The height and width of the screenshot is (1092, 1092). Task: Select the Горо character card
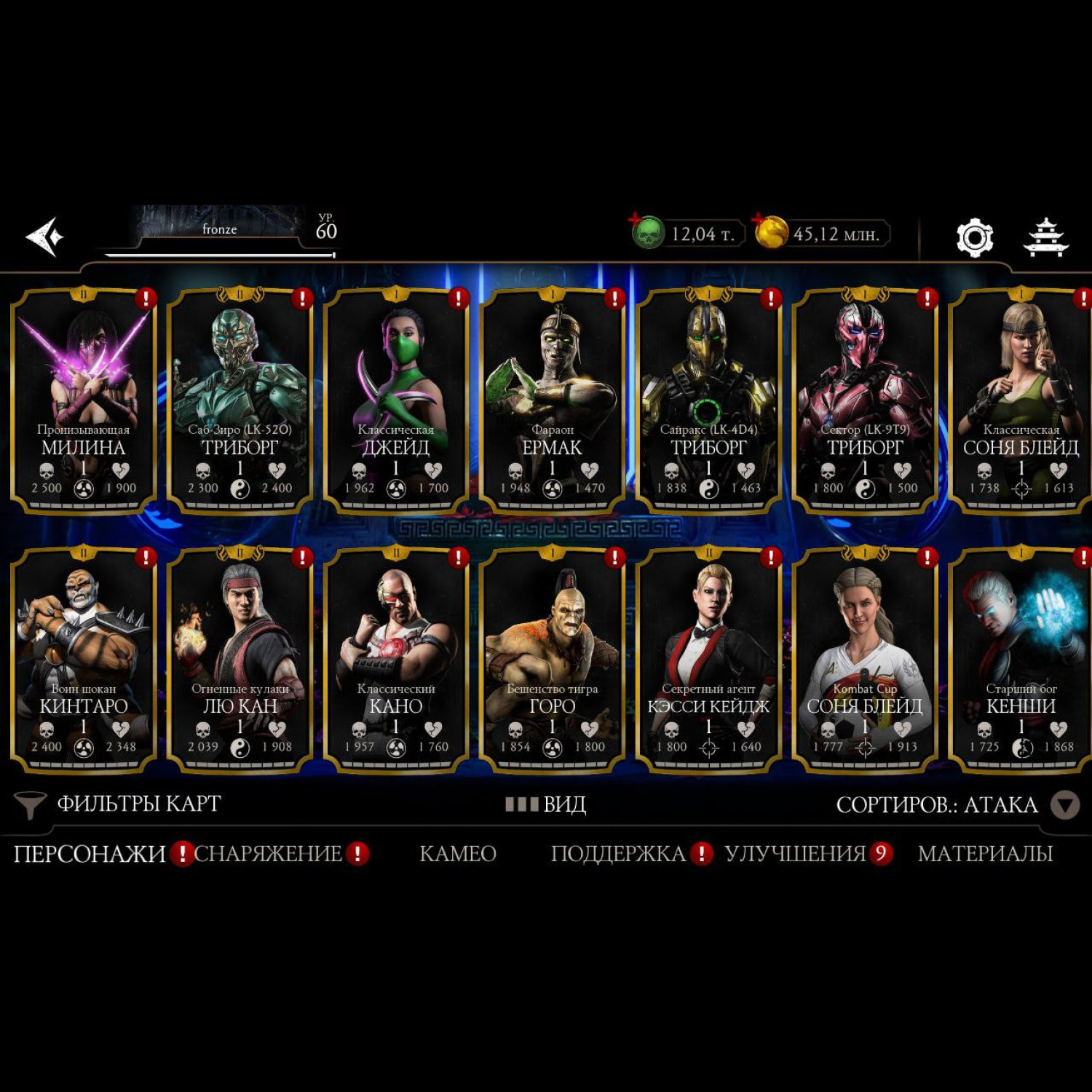pos(552,659)
